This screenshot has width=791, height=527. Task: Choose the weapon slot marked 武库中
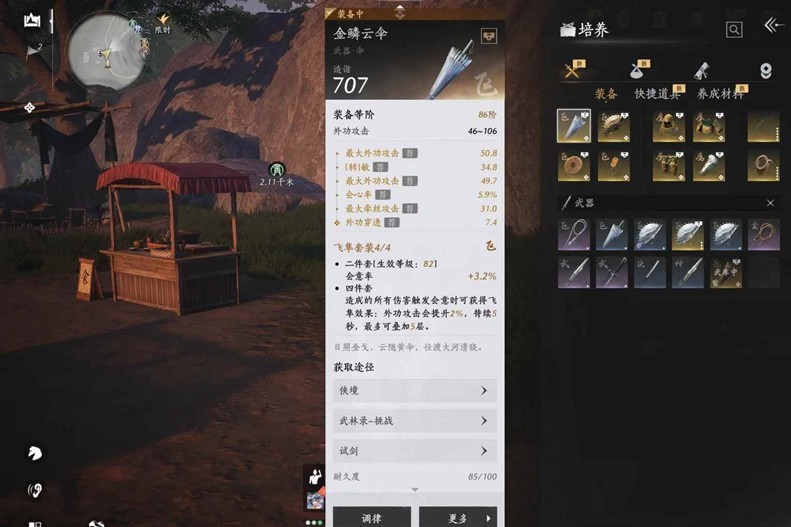tap(725, 271)
